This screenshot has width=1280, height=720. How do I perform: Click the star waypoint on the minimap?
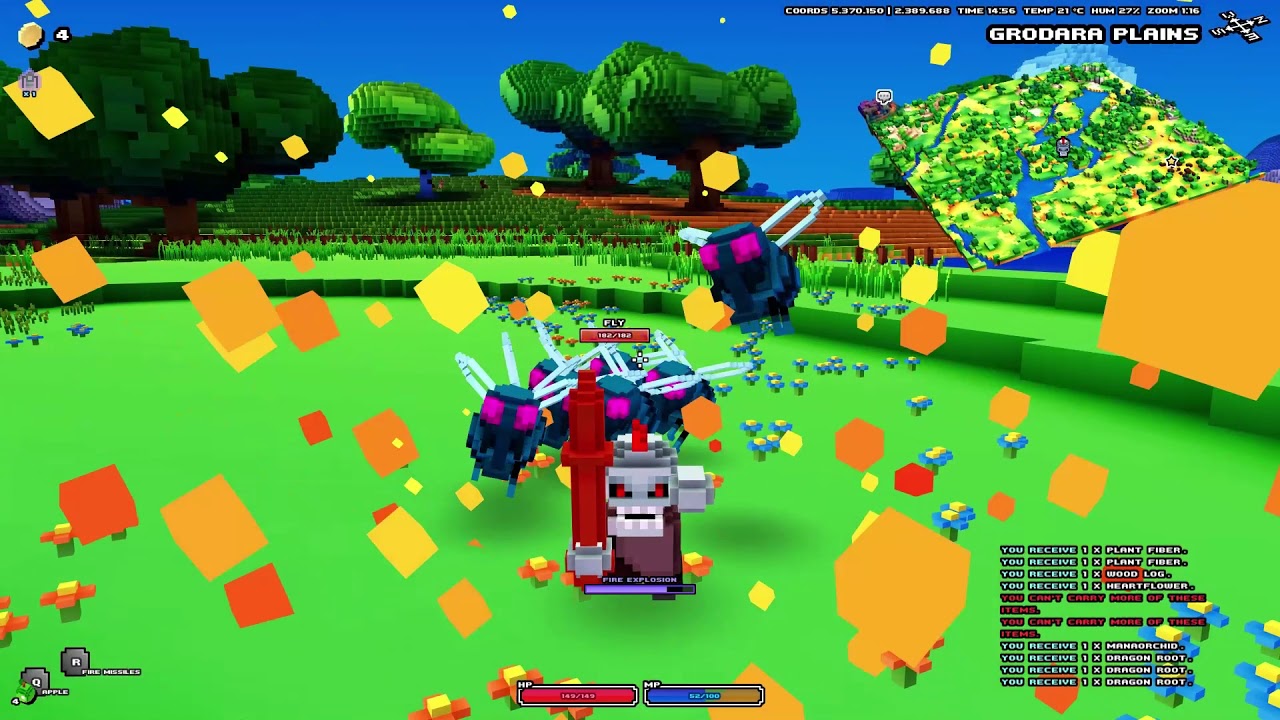pyautogui.click(x=1170, y=162)
